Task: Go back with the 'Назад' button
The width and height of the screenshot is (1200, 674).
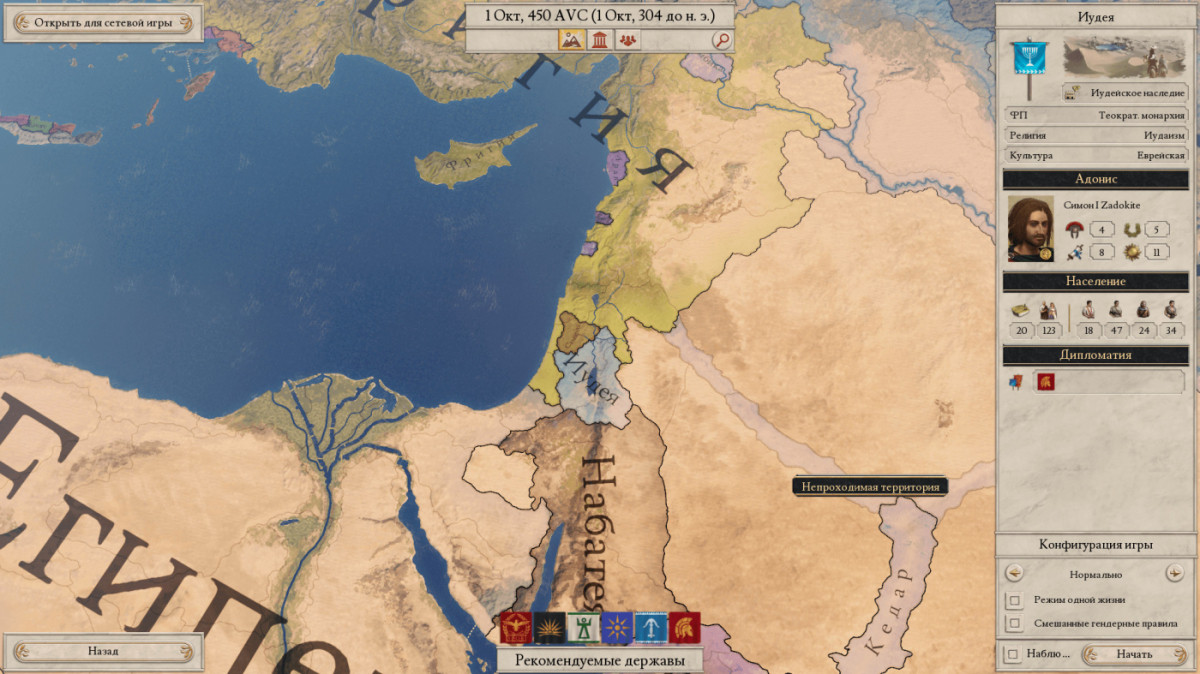Action: pos(102,651)
